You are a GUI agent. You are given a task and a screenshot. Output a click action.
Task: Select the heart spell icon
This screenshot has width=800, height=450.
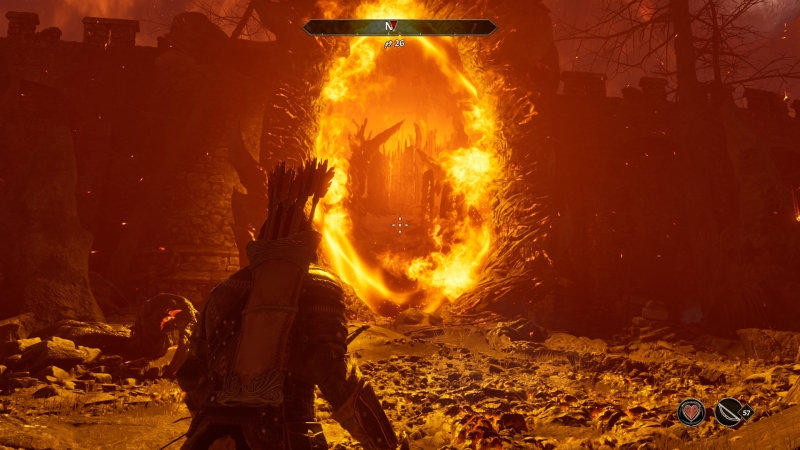(691, 412)
